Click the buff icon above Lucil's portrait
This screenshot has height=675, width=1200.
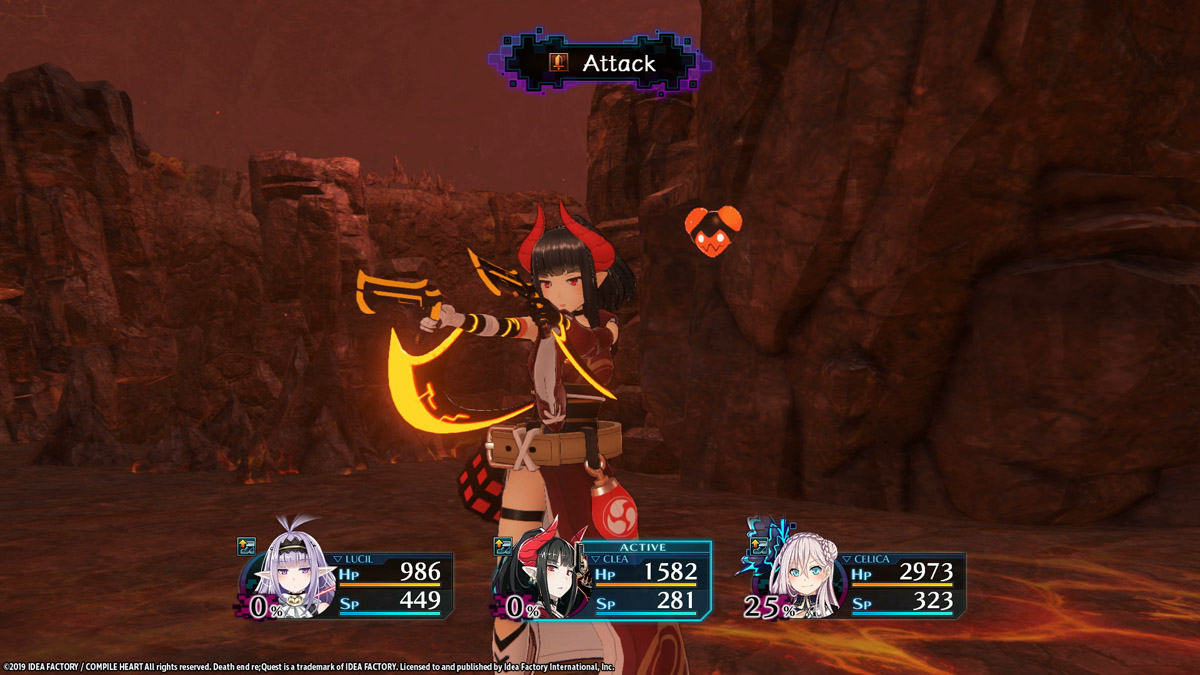click(246, 546)
